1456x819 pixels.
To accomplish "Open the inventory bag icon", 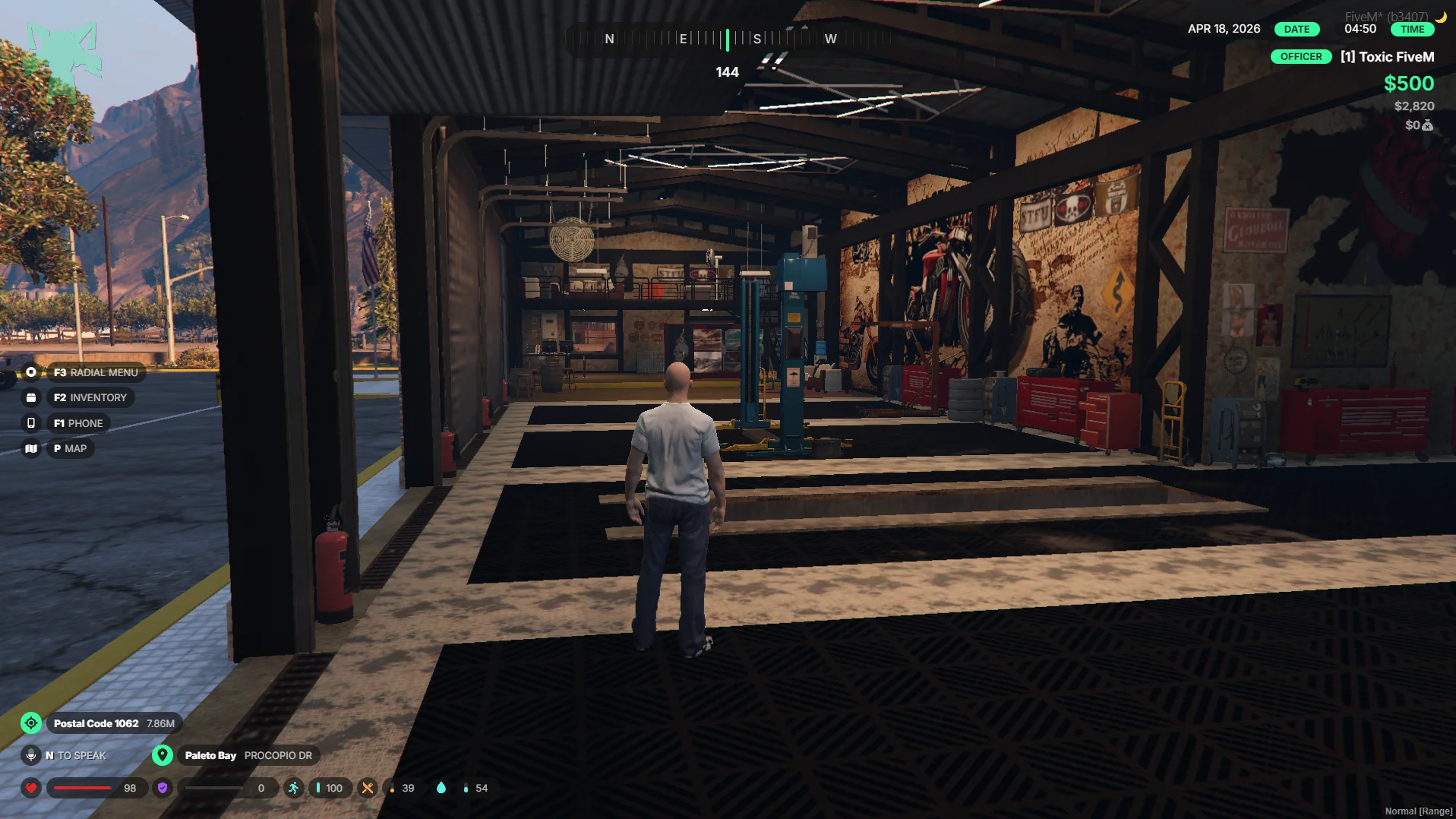I will coord(31,397).
